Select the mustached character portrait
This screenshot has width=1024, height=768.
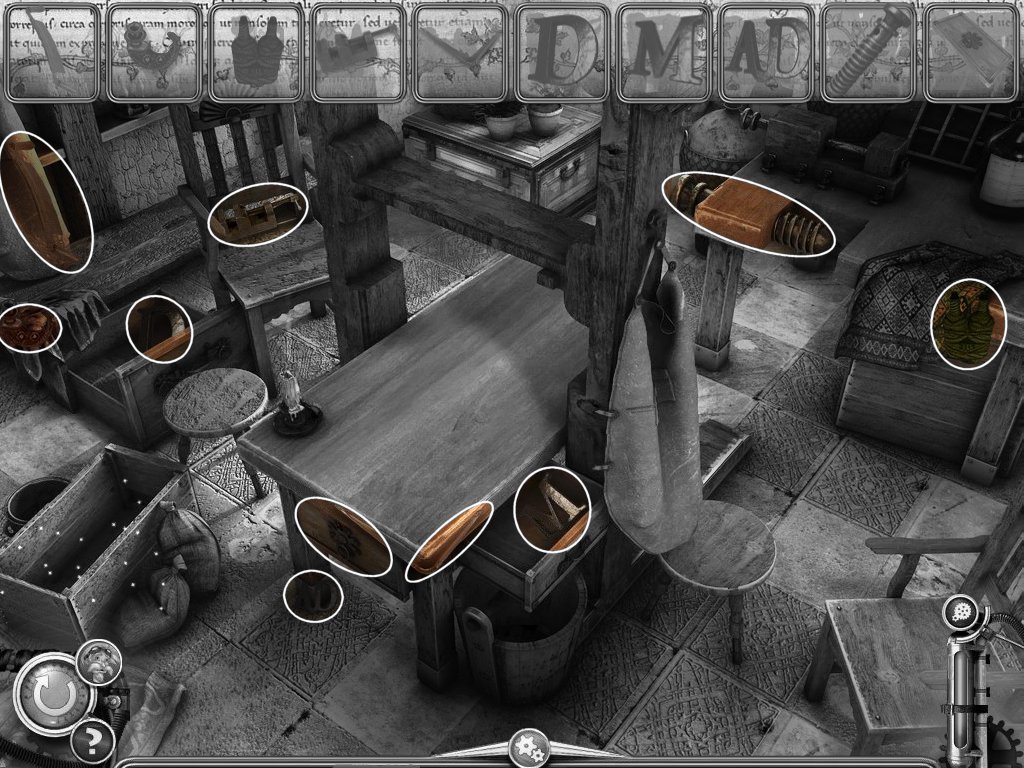[x=99, y=661]
